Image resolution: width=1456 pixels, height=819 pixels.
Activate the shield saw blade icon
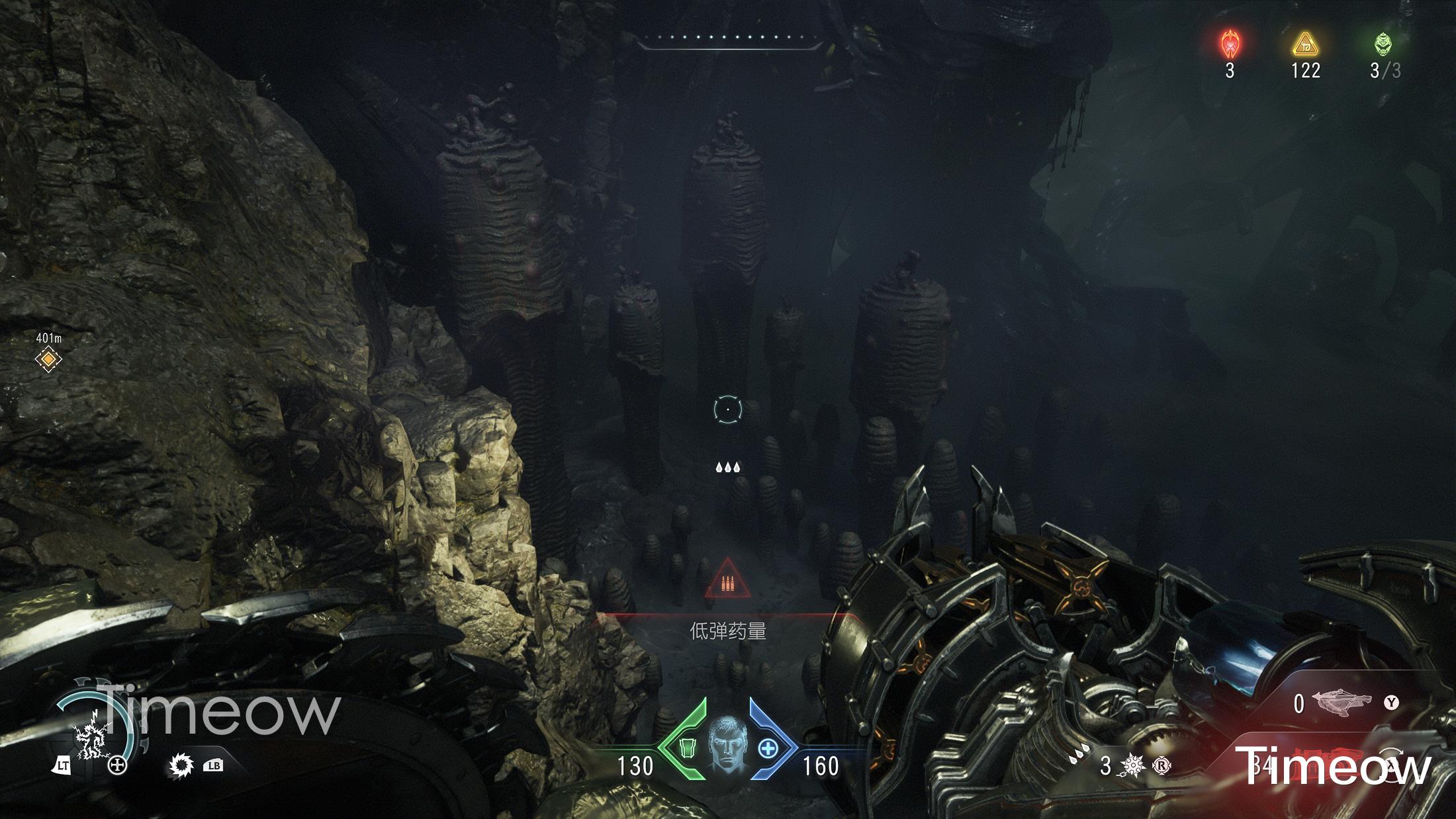[180, 765]
